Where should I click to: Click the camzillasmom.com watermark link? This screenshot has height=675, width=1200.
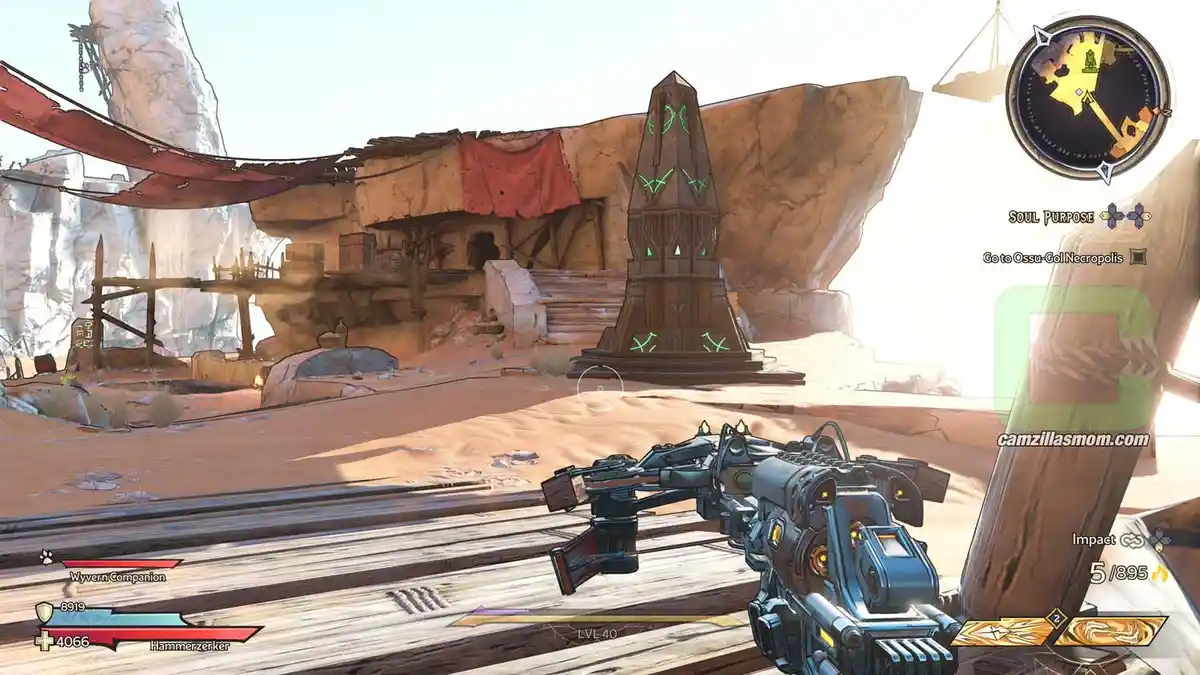(1072, 439)
